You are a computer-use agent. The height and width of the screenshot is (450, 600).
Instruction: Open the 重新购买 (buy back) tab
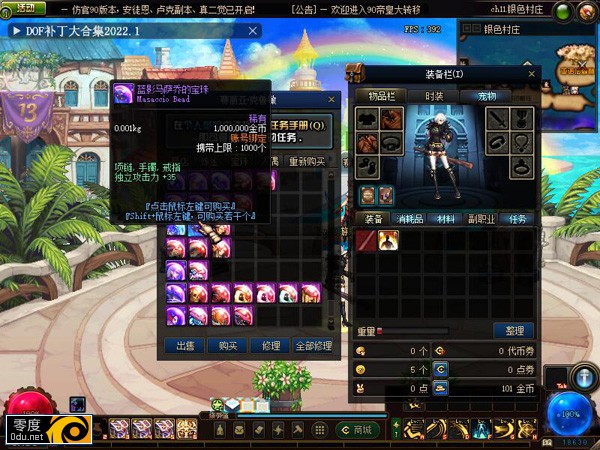pos(307,161)
